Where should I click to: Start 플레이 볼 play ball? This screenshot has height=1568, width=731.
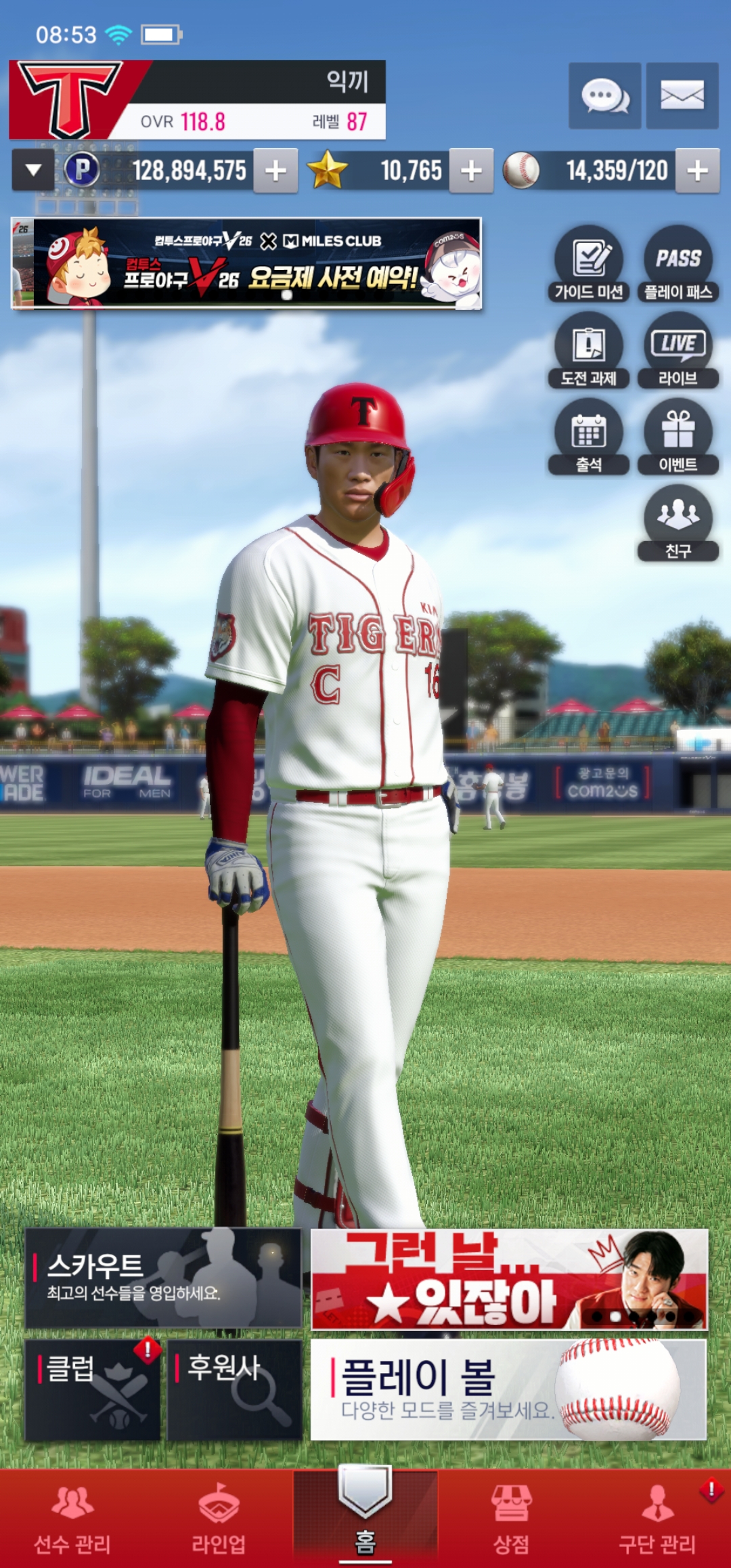508,1390
